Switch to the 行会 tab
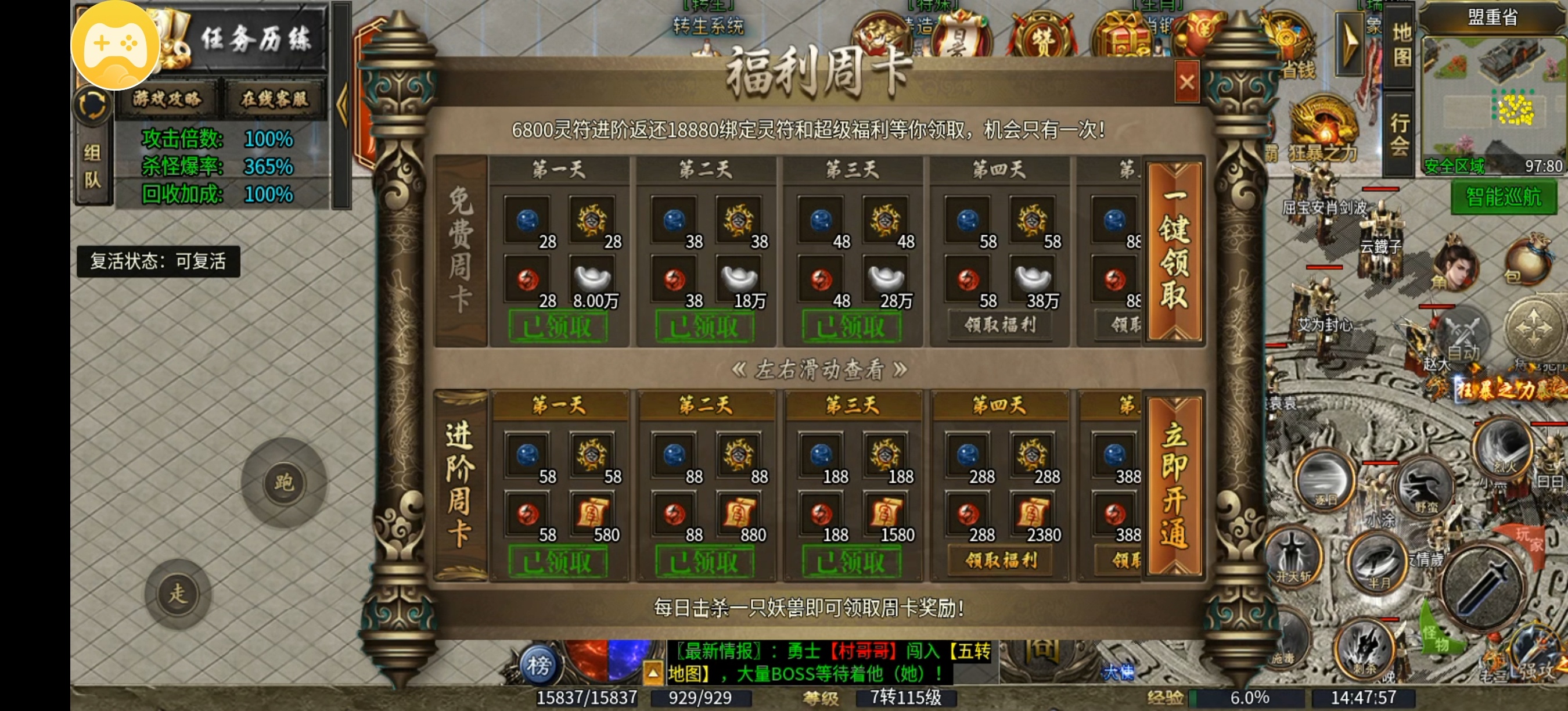This screenshot has width=1568, height=711. point(1400,134)
